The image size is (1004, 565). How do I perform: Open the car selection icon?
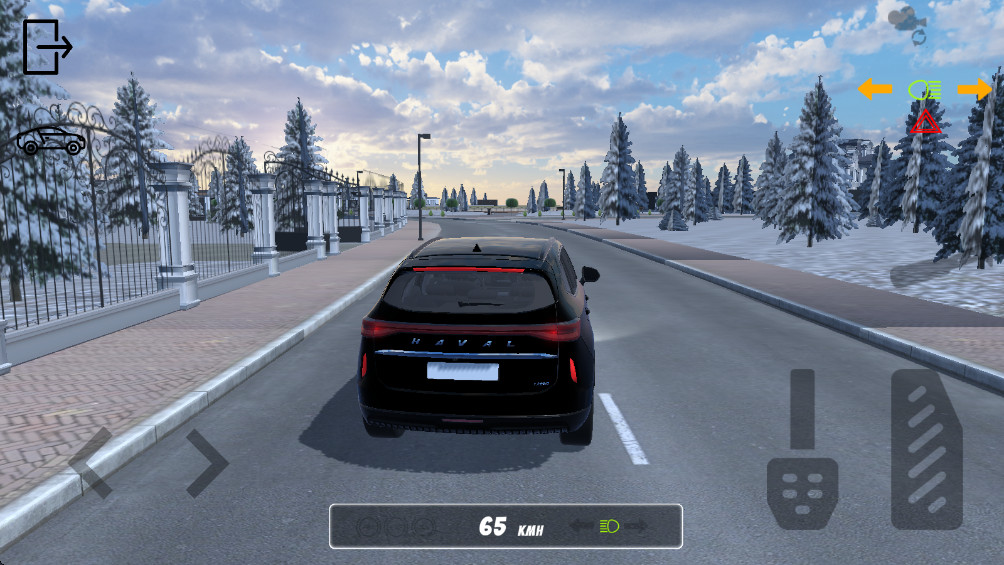point(51,141)
